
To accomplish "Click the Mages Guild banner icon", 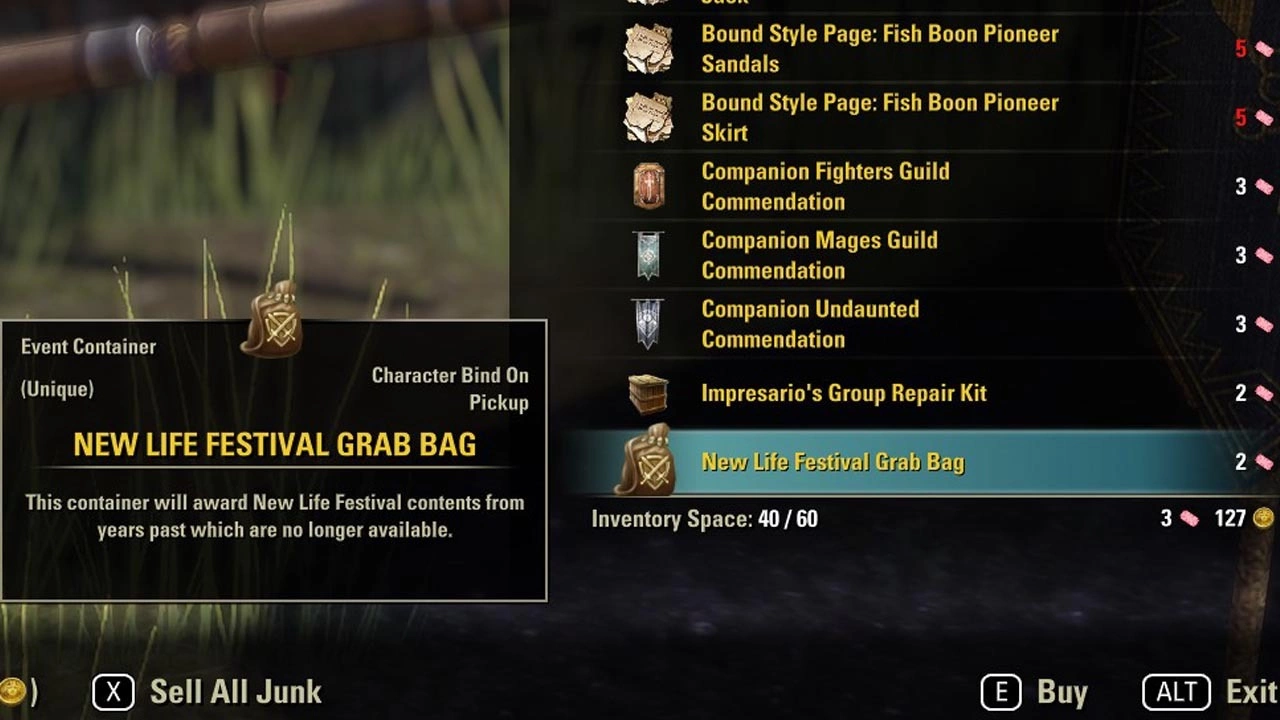I will point(649,255).
